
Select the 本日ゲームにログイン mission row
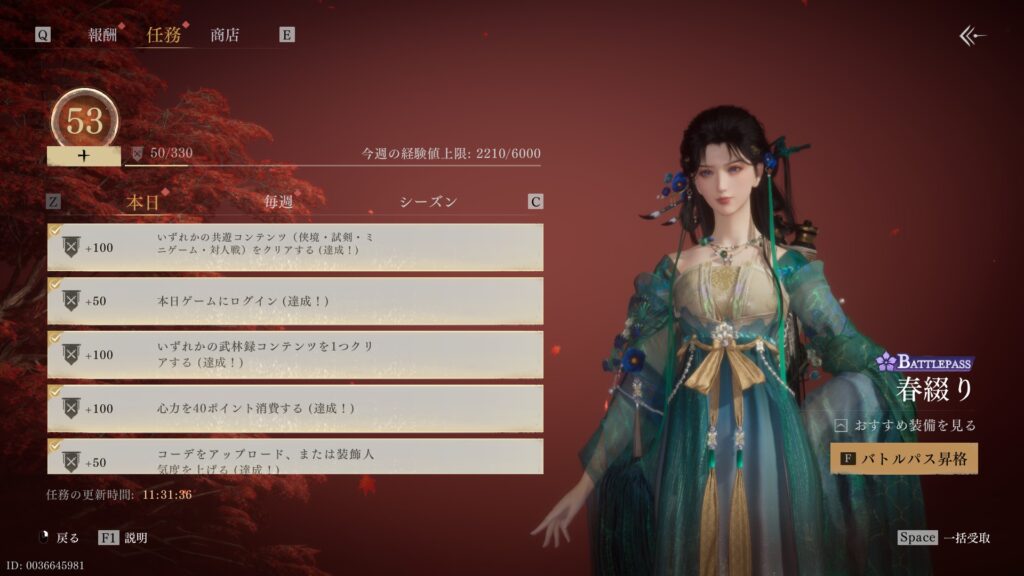pyautogui.click(x=295, y=301)
